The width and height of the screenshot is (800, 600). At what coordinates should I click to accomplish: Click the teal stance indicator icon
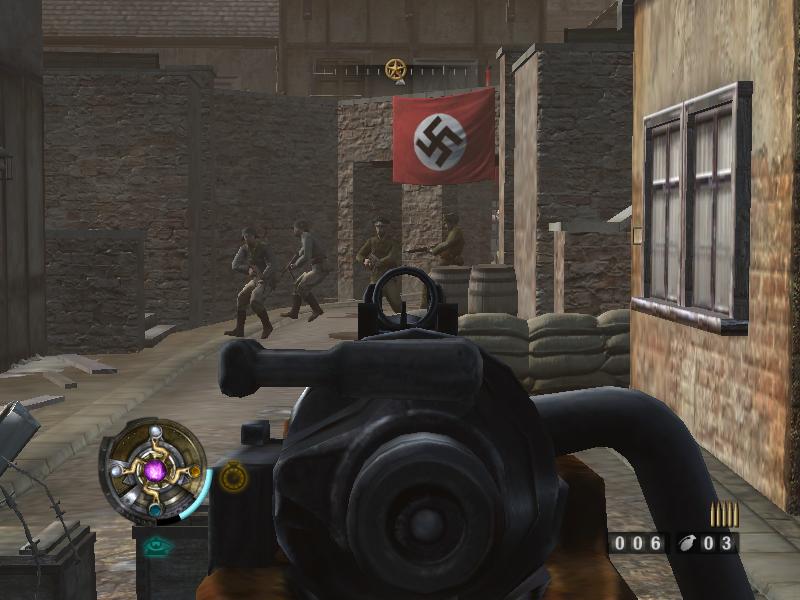click(154, 546)
